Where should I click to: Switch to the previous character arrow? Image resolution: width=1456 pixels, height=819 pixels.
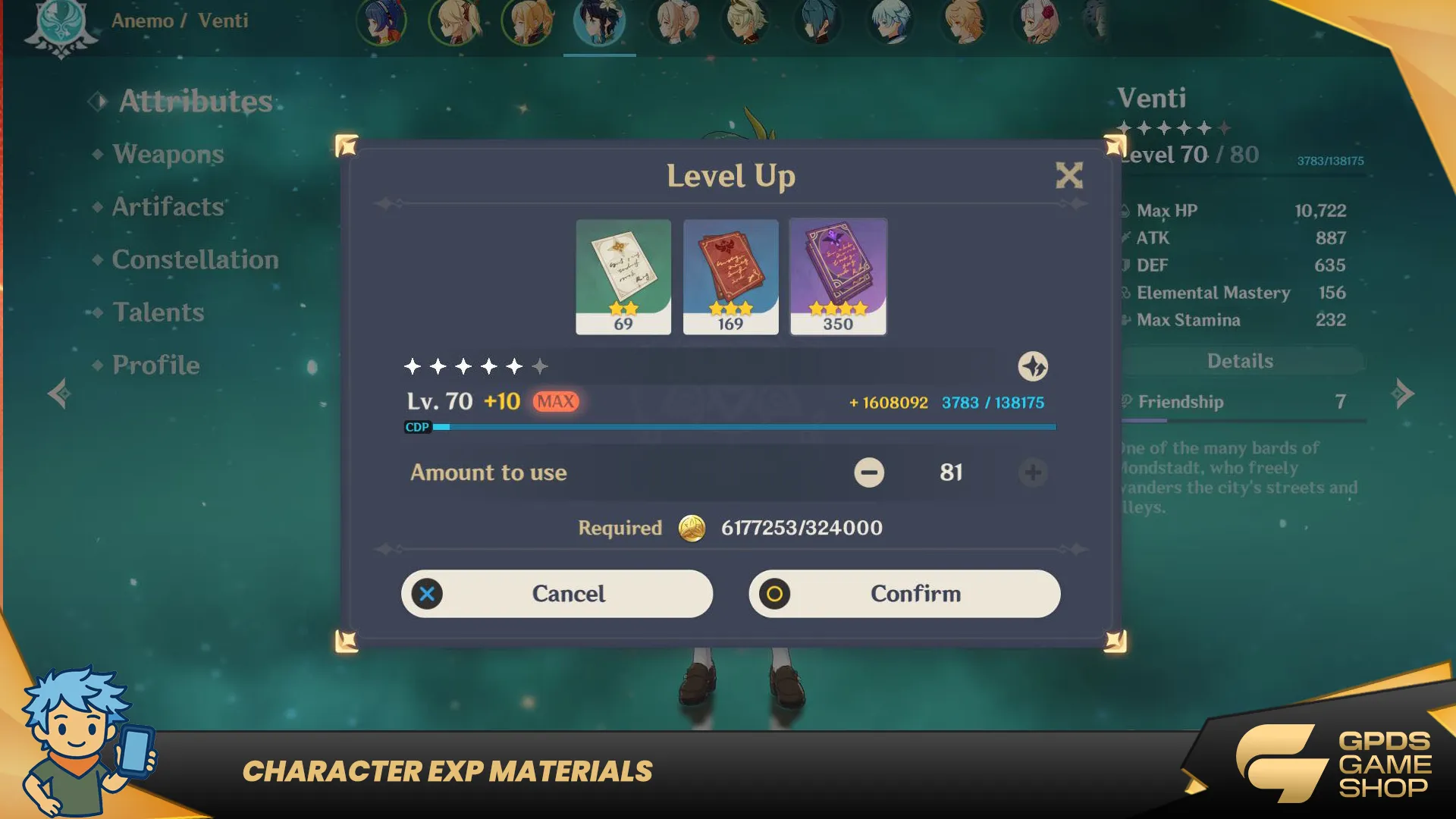(x=59, y=394)
